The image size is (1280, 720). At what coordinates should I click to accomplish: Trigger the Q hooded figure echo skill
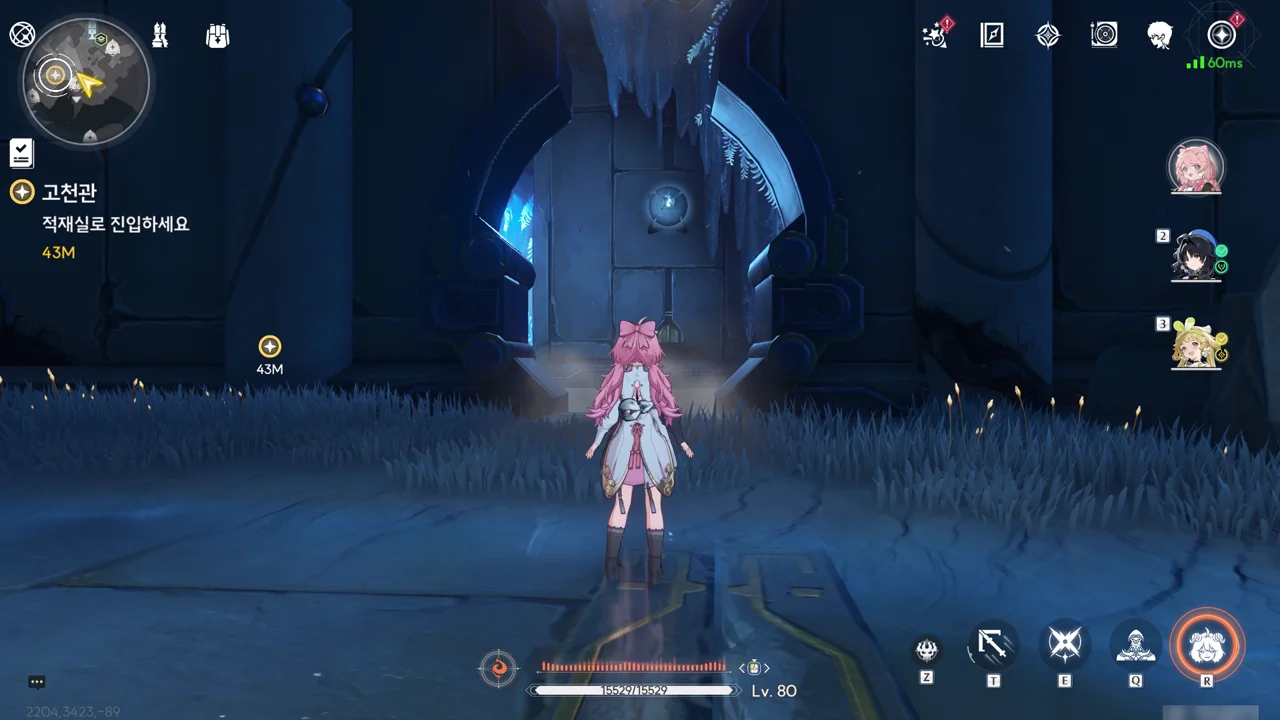click(1136, 645)
